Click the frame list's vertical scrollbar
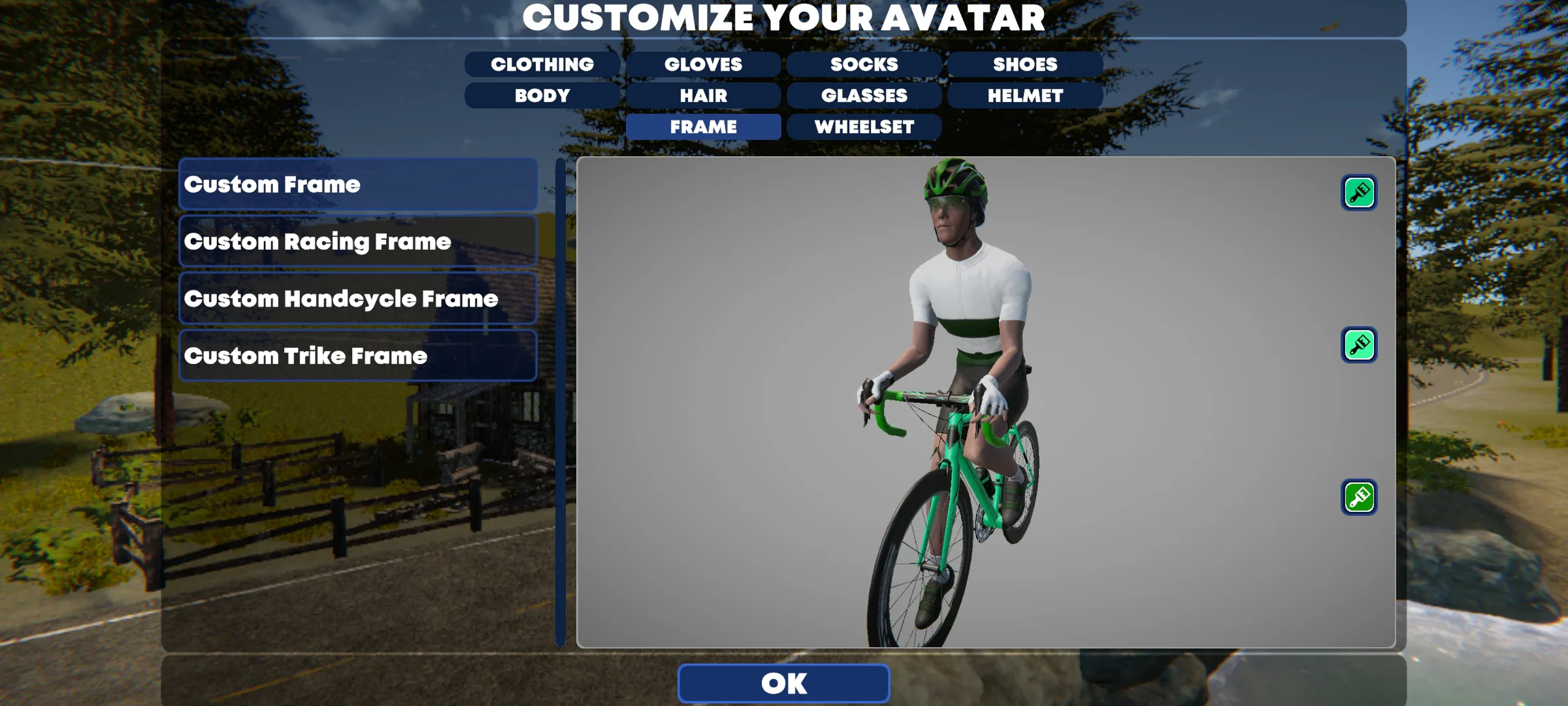Viewport: 1568px width, 706px height. pos(561,402)
